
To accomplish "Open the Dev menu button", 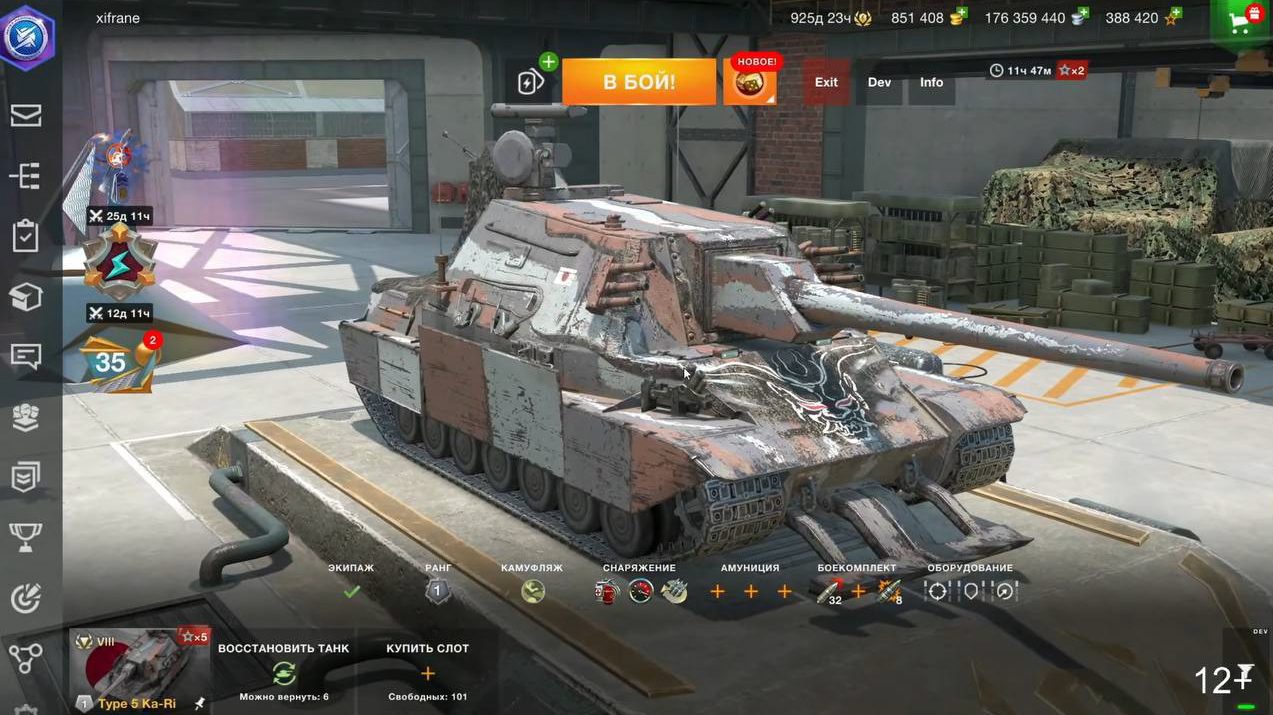I will point(879,82).
